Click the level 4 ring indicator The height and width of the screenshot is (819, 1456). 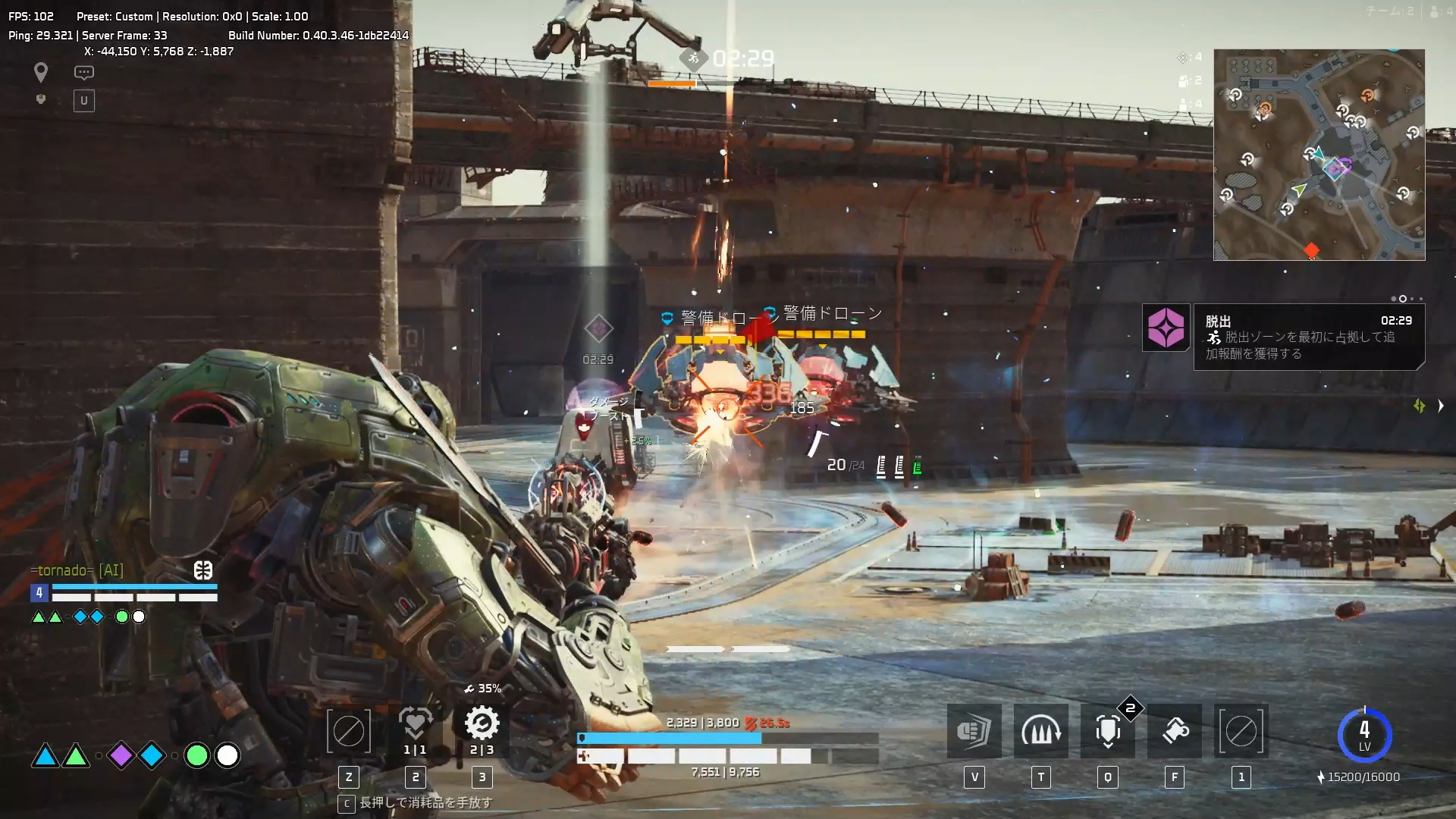[x=1363, y=735]
